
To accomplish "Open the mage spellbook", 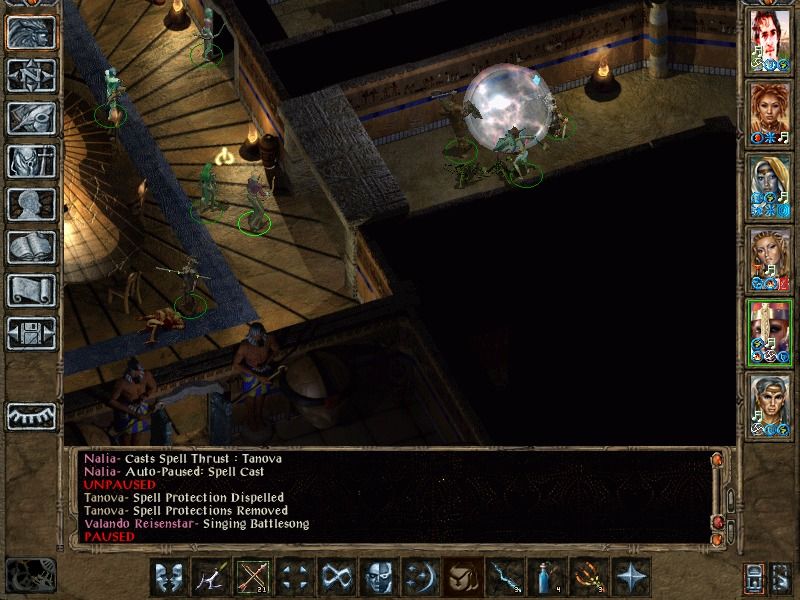I will (x=31, y=247).
